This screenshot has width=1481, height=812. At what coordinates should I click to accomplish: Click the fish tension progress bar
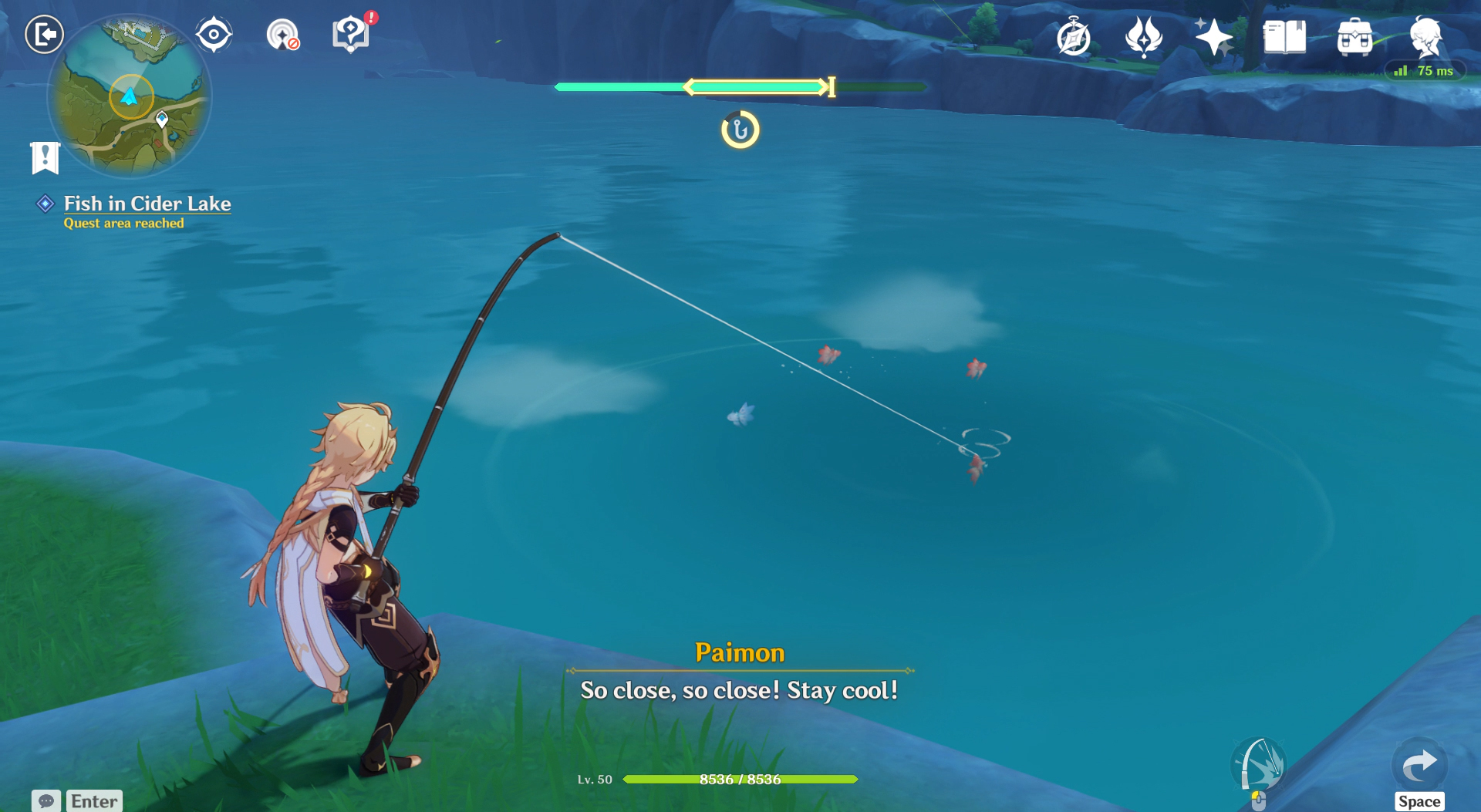740,86
